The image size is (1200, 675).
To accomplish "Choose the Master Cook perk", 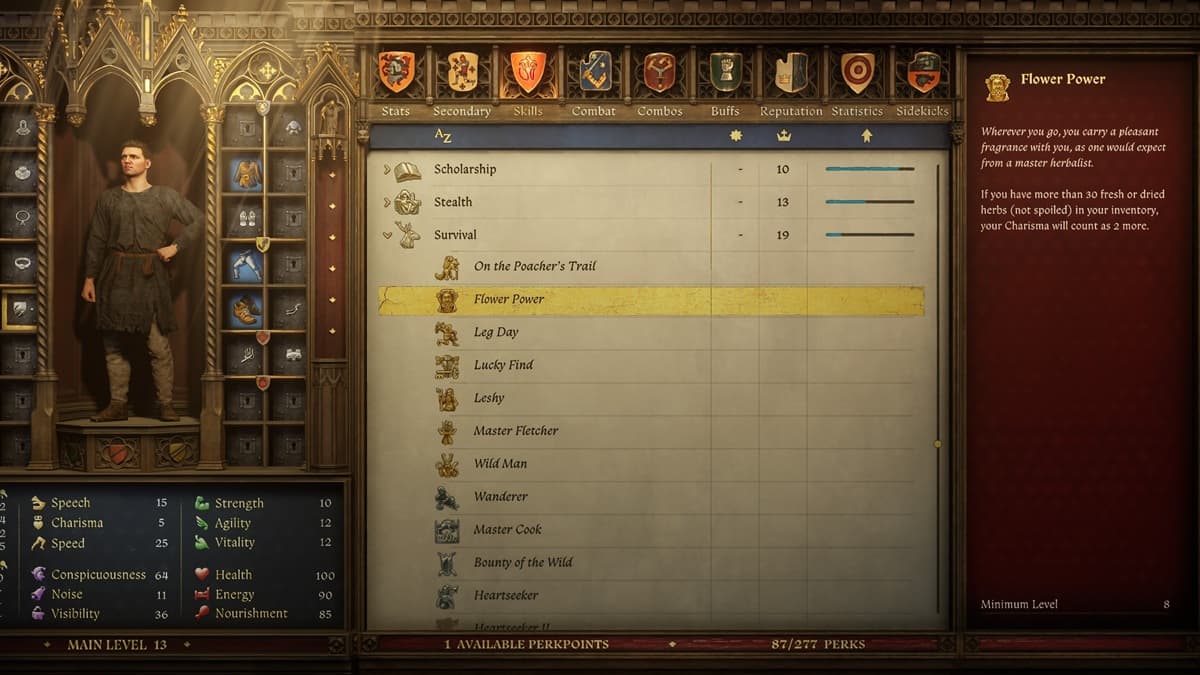I will pyautogui.click(x=507, y=530).
